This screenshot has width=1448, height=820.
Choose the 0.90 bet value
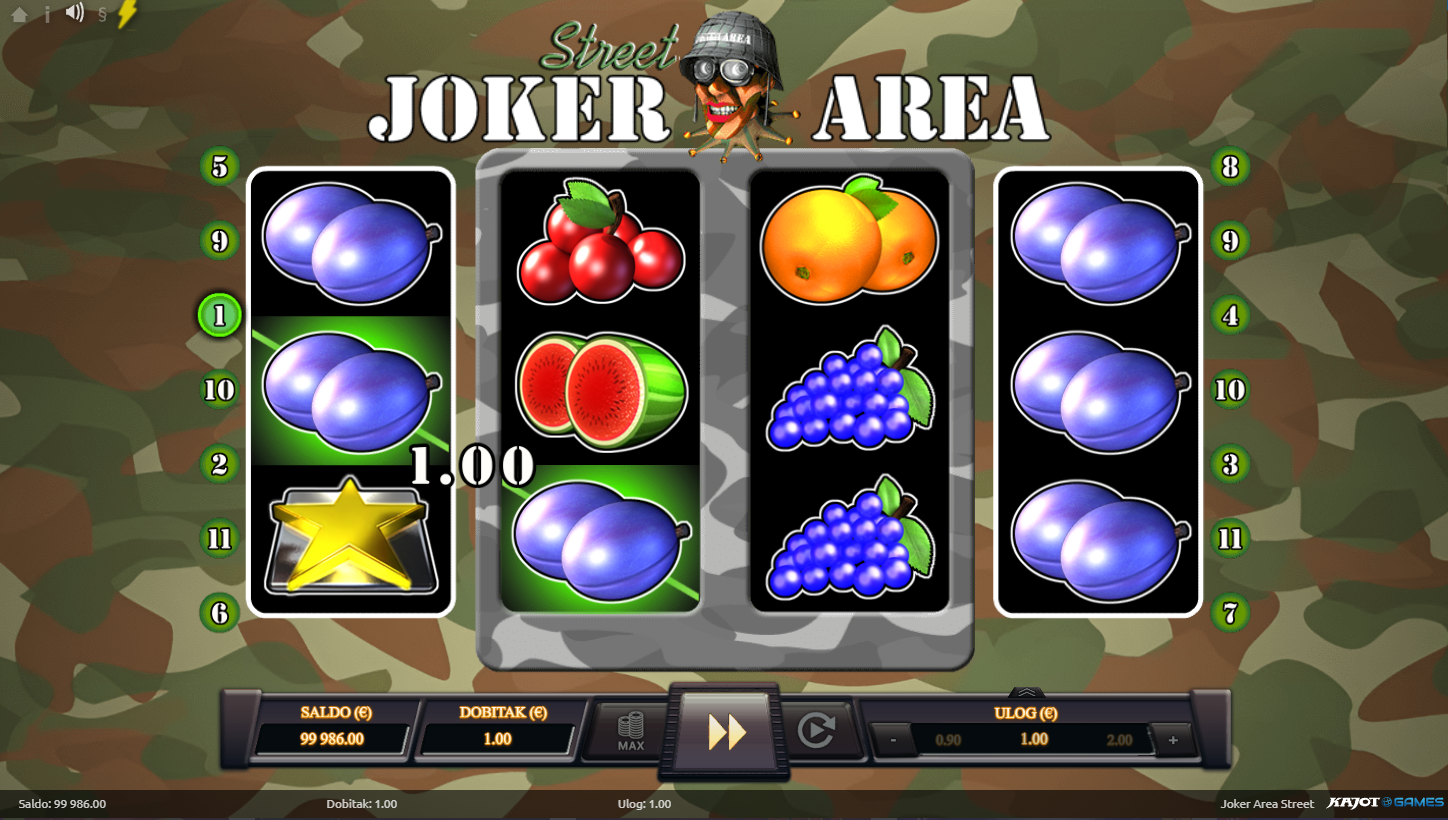point(947,740)
